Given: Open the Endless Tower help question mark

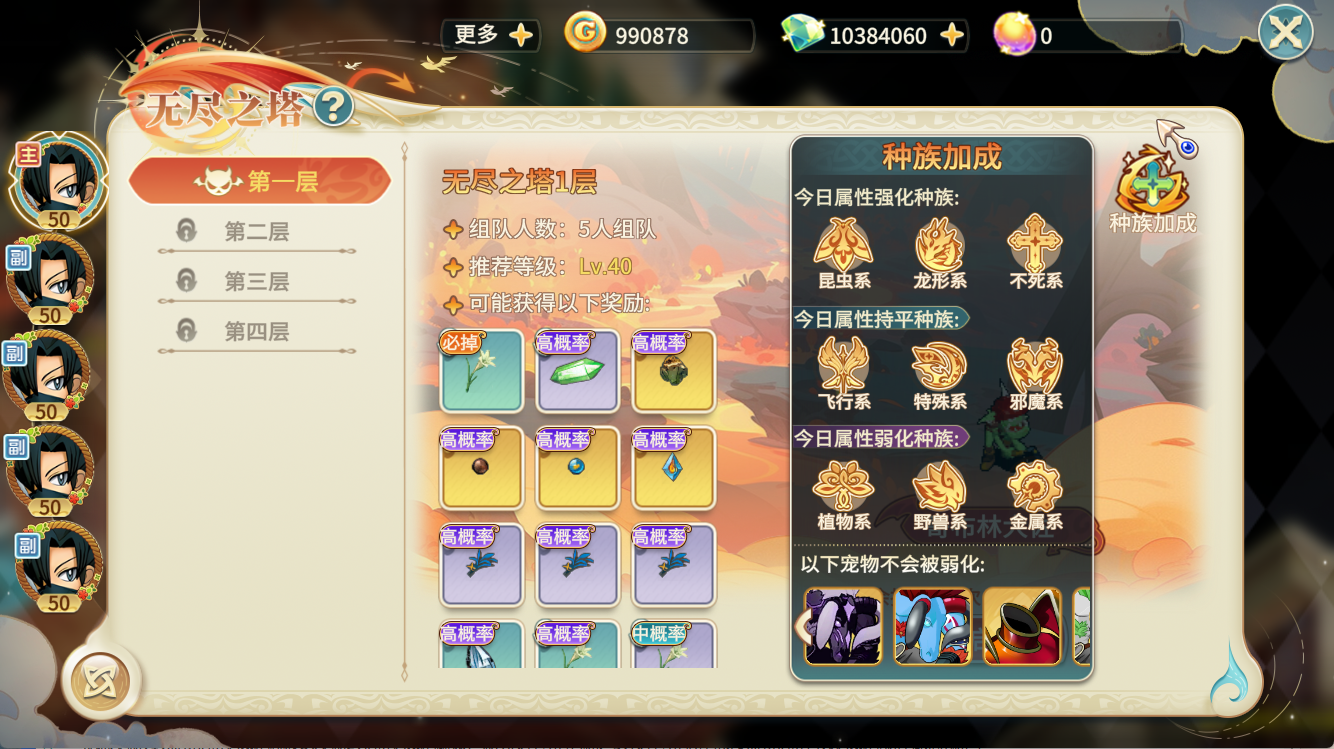Looking at the screenshot, I should (333, 106).
